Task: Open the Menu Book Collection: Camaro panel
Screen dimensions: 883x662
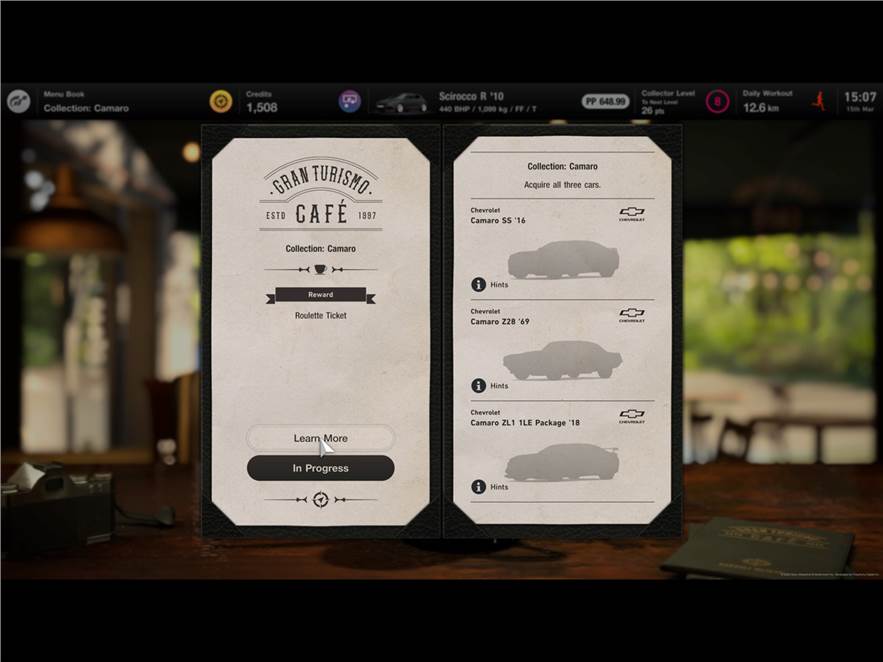Action: pyautogui.click(x=86, y=102)
